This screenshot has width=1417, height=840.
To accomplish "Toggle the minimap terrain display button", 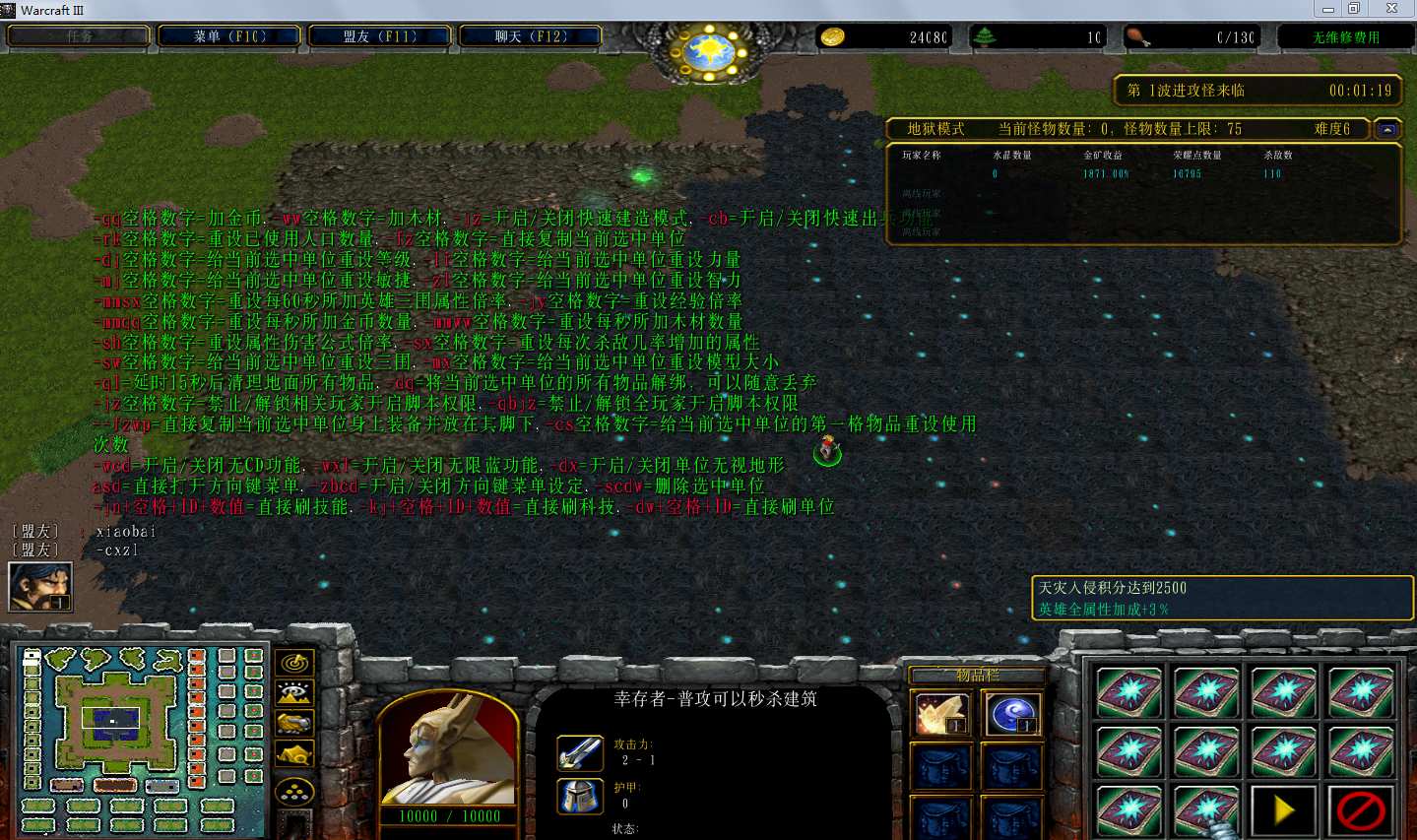I will [x=294, y=693].
